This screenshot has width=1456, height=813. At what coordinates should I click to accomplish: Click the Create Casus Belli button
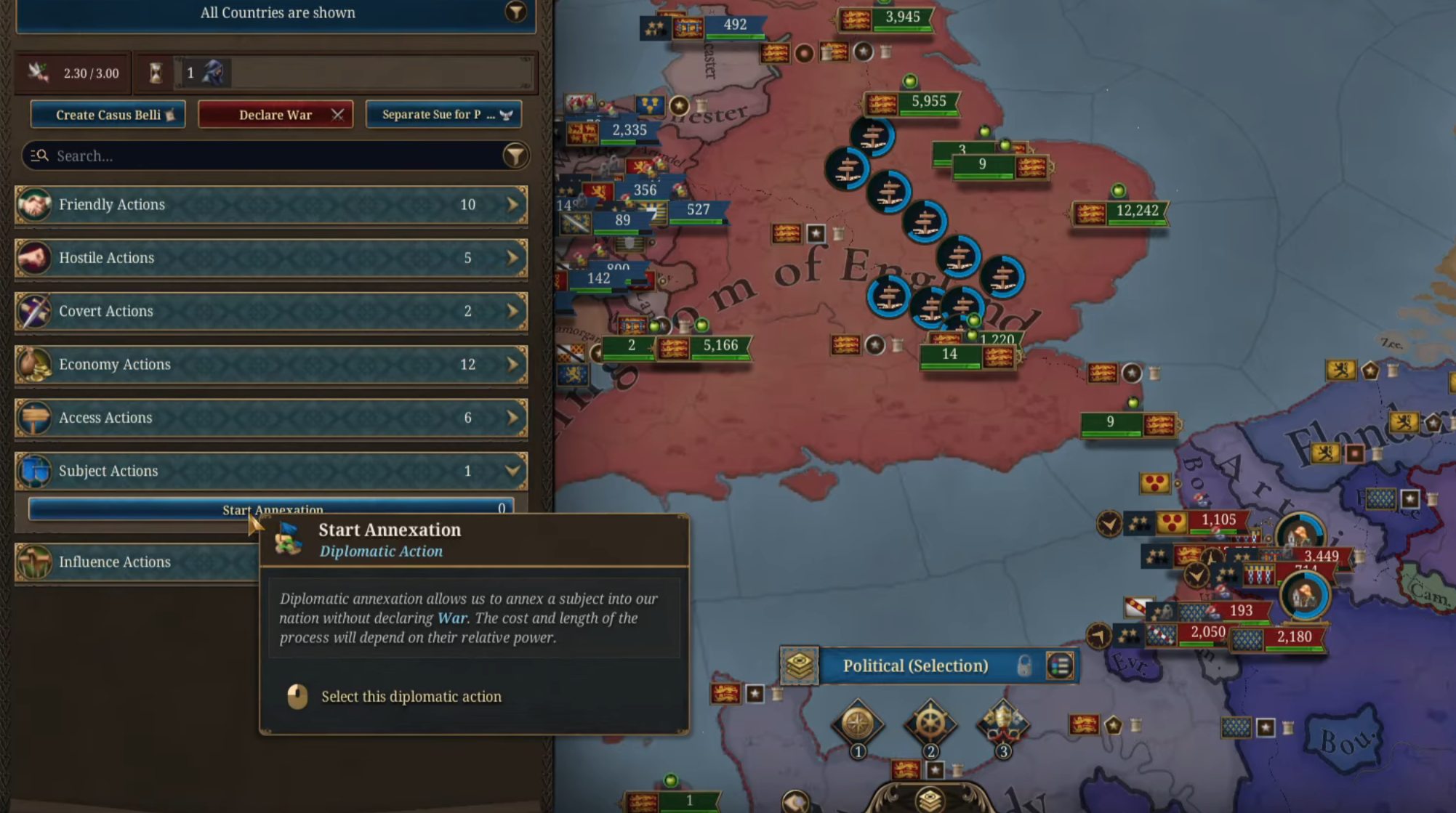108,114
